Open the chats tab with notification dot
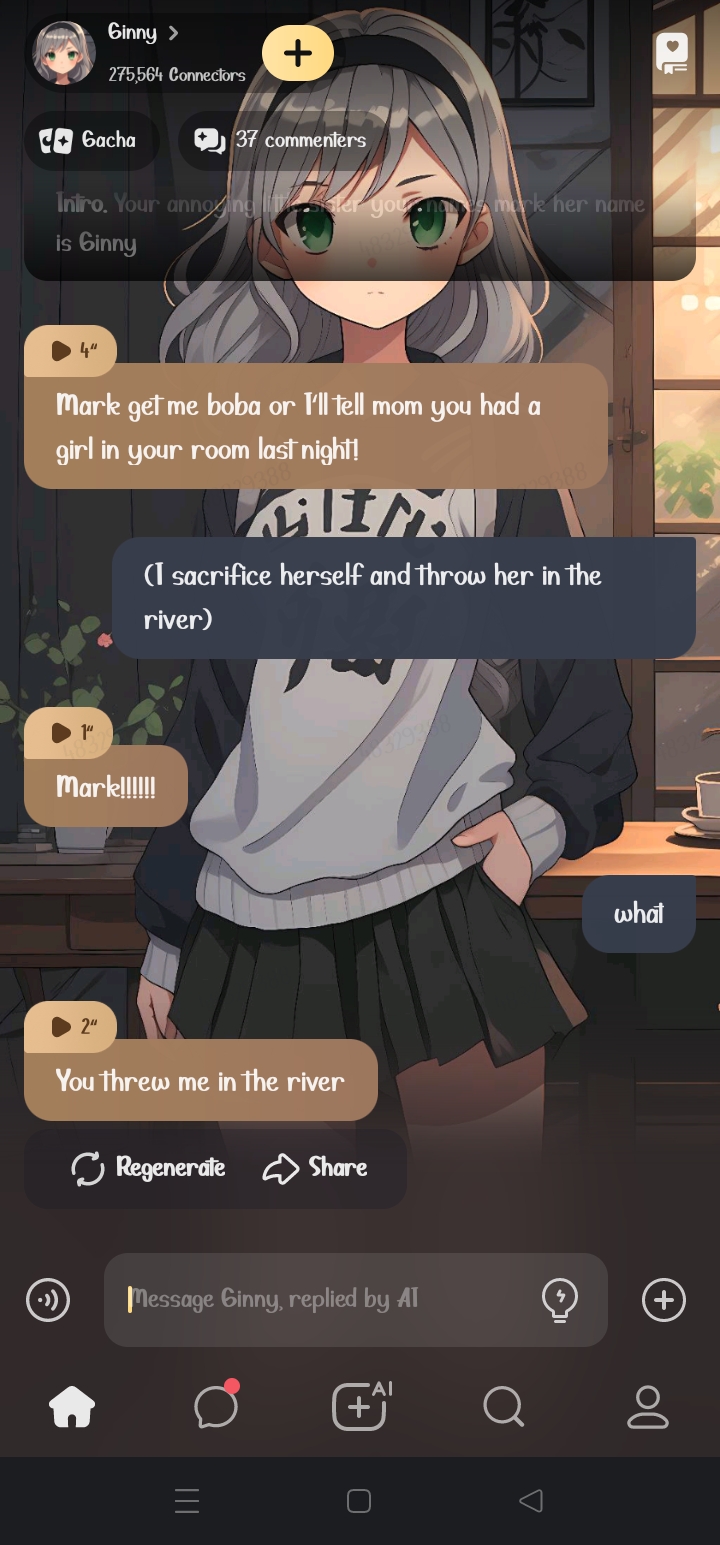This screenshot has width=720, height=1545. click(216, 1407)
